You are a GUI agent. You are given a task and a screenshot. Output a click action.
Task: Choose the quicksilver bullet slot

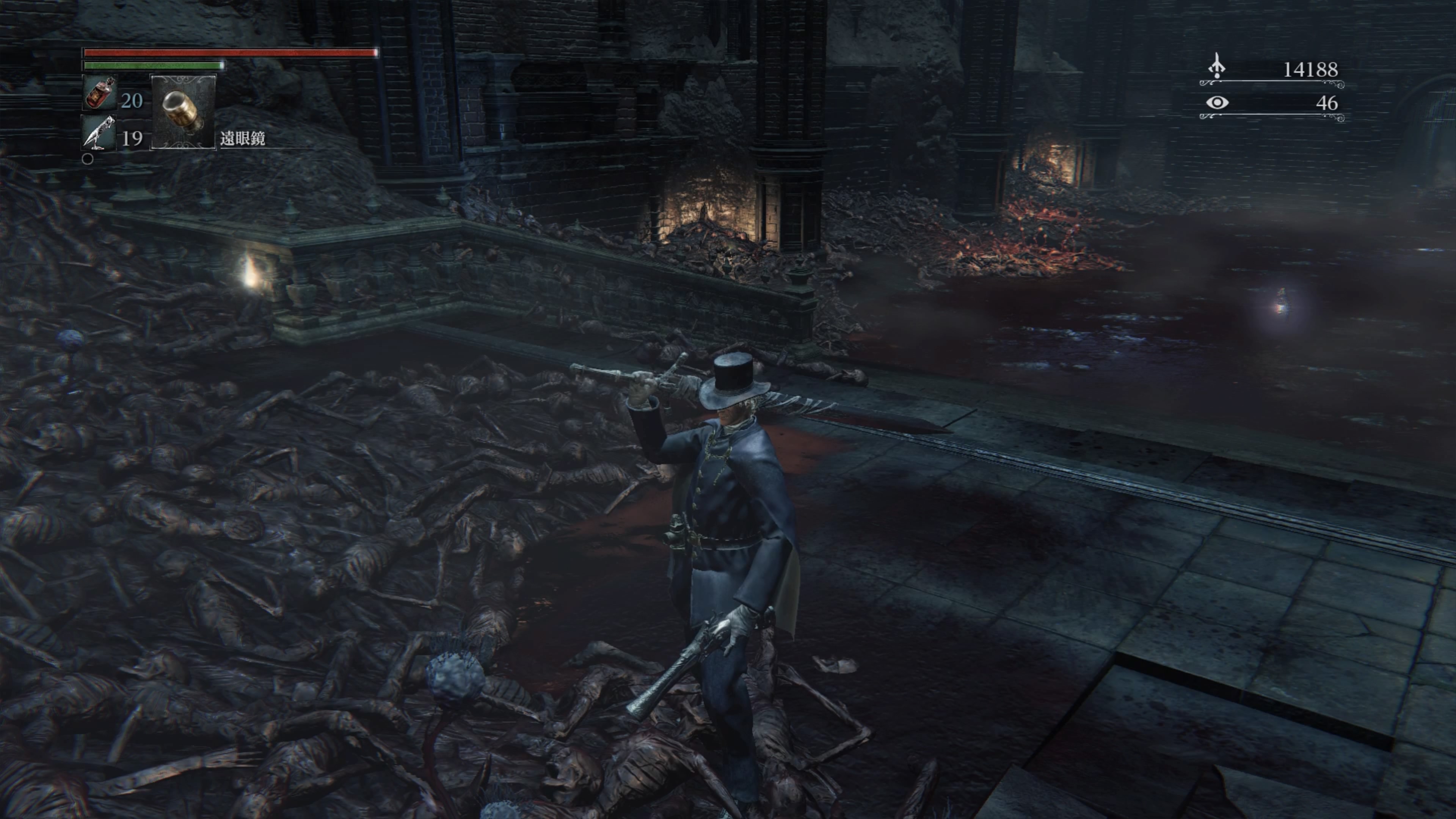(99, 133)
